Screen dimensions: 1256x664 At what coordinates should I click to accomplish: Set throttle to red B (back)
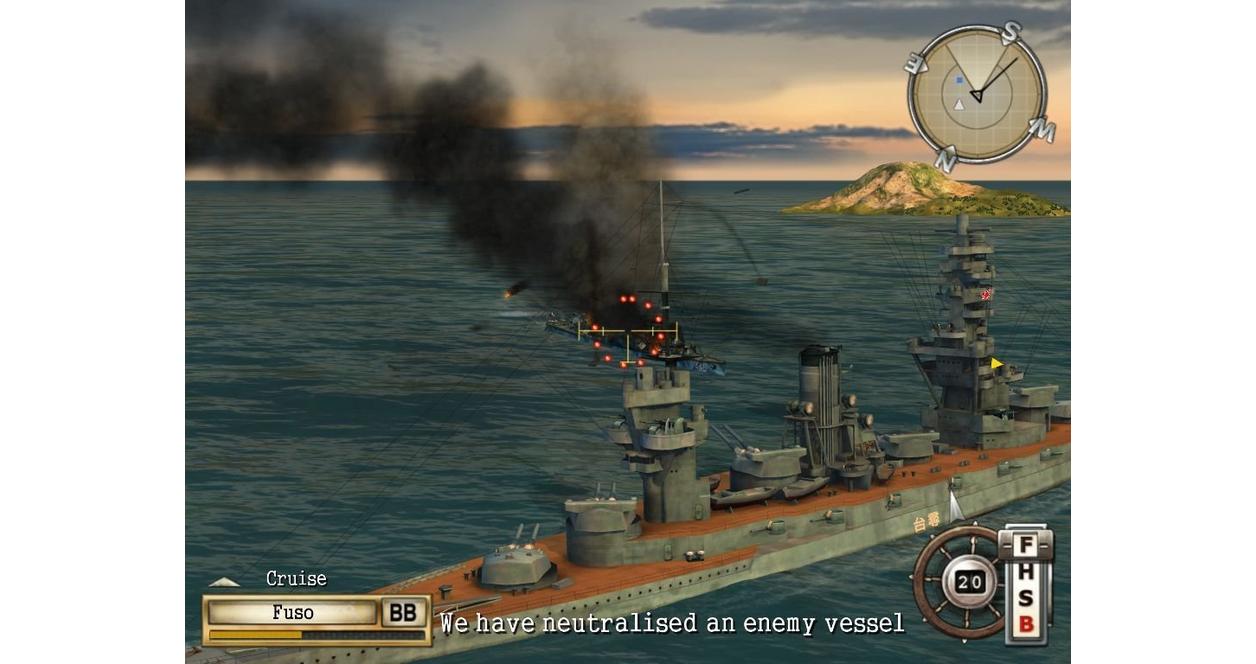(1025, 626)
